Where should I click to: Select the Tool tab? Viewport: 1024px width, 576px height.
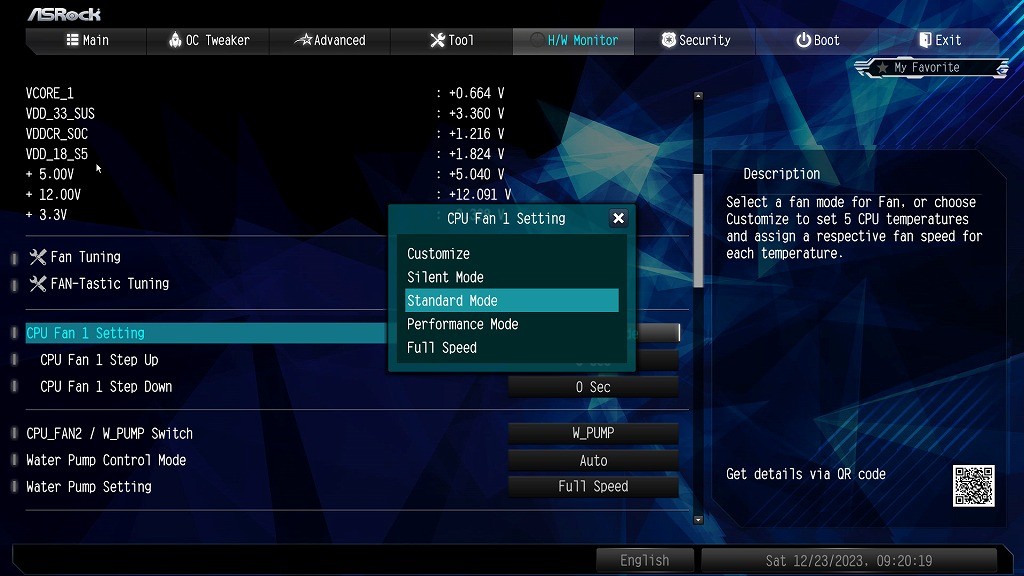[452, 40]
